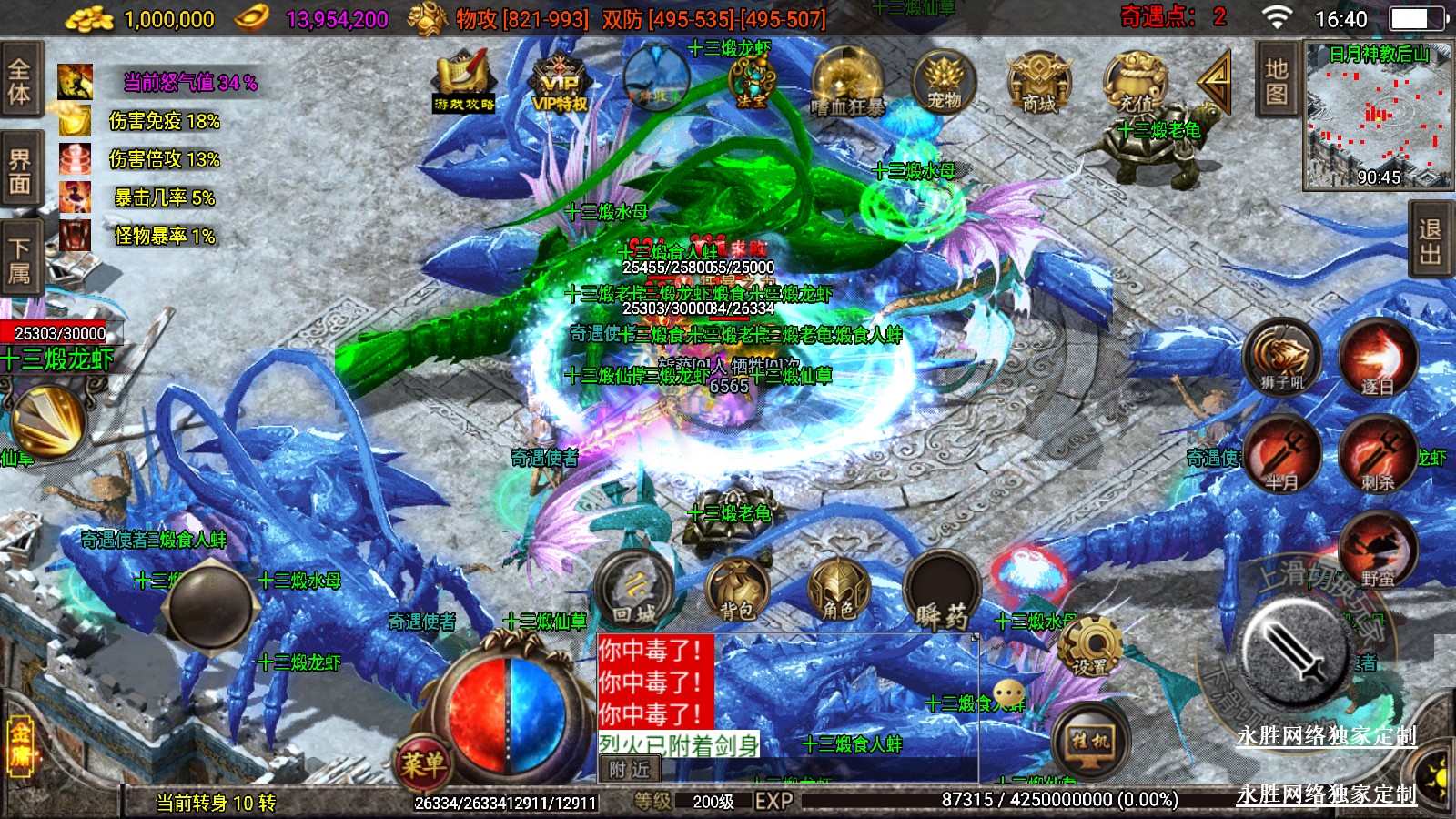Select the 全体 side tab

[x=20, y=81]
